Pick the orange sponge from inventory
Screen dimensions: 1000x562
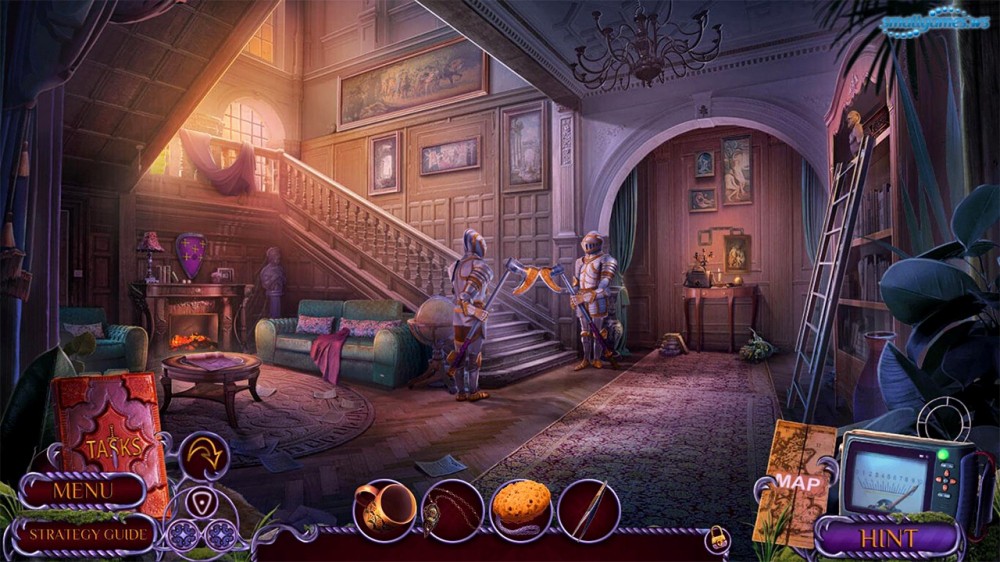tap(522, 509)
